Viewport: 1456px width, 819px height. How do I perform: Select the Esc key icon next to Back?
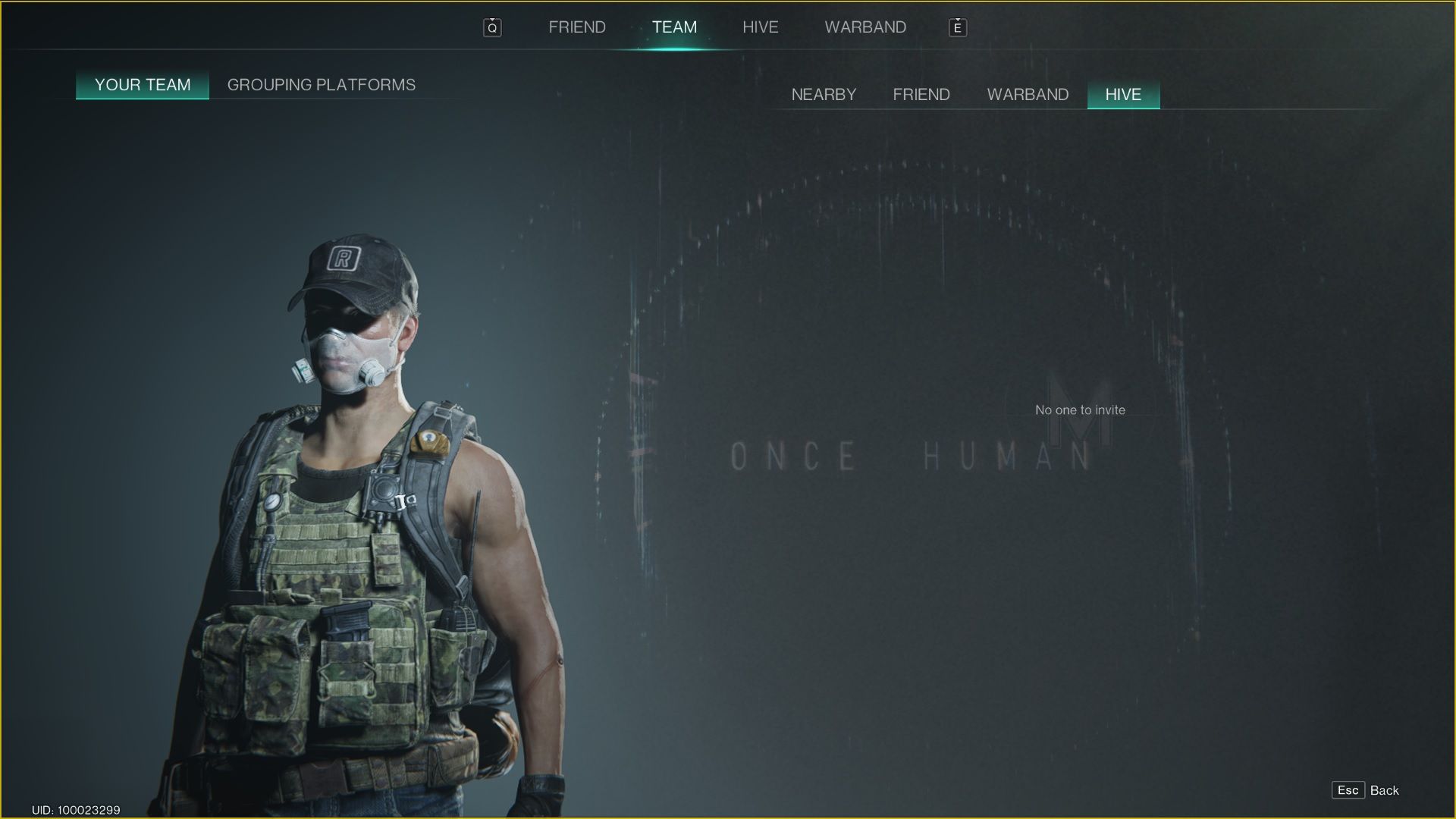[1348, 789]
